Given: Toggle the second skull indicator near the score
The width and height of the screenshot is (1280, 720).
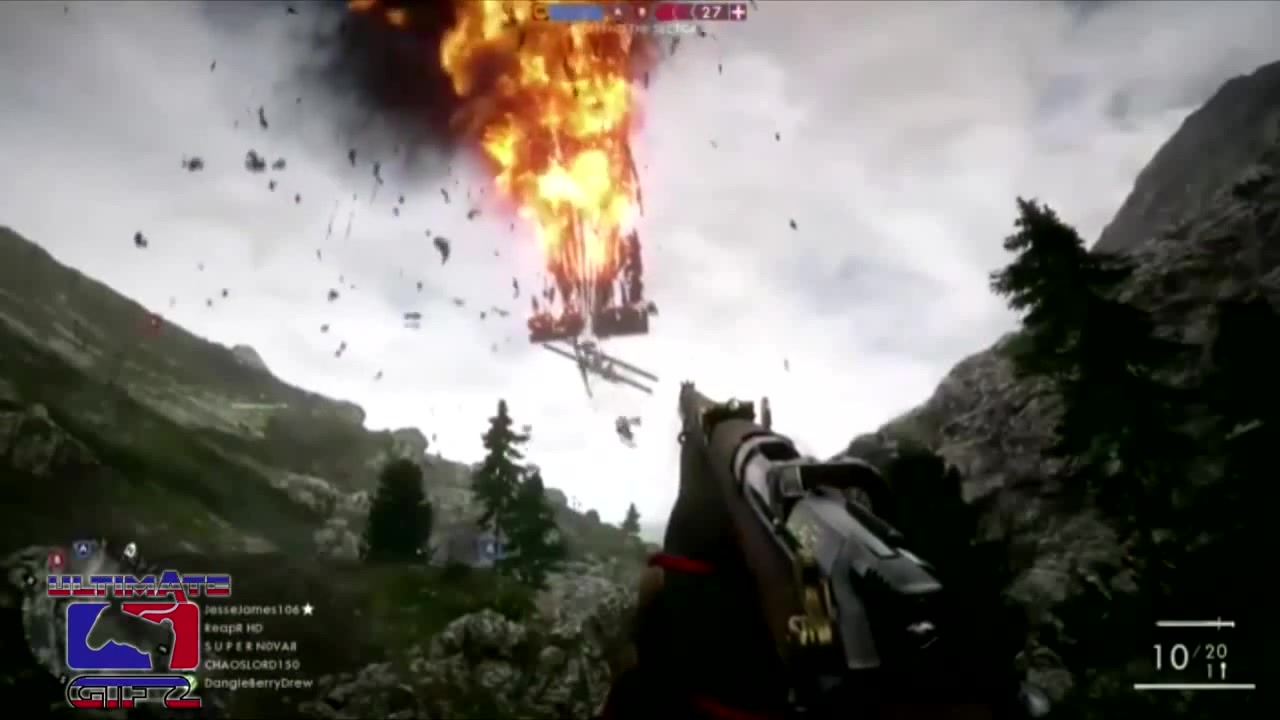Looking at the screenshot, I should 640,12.
